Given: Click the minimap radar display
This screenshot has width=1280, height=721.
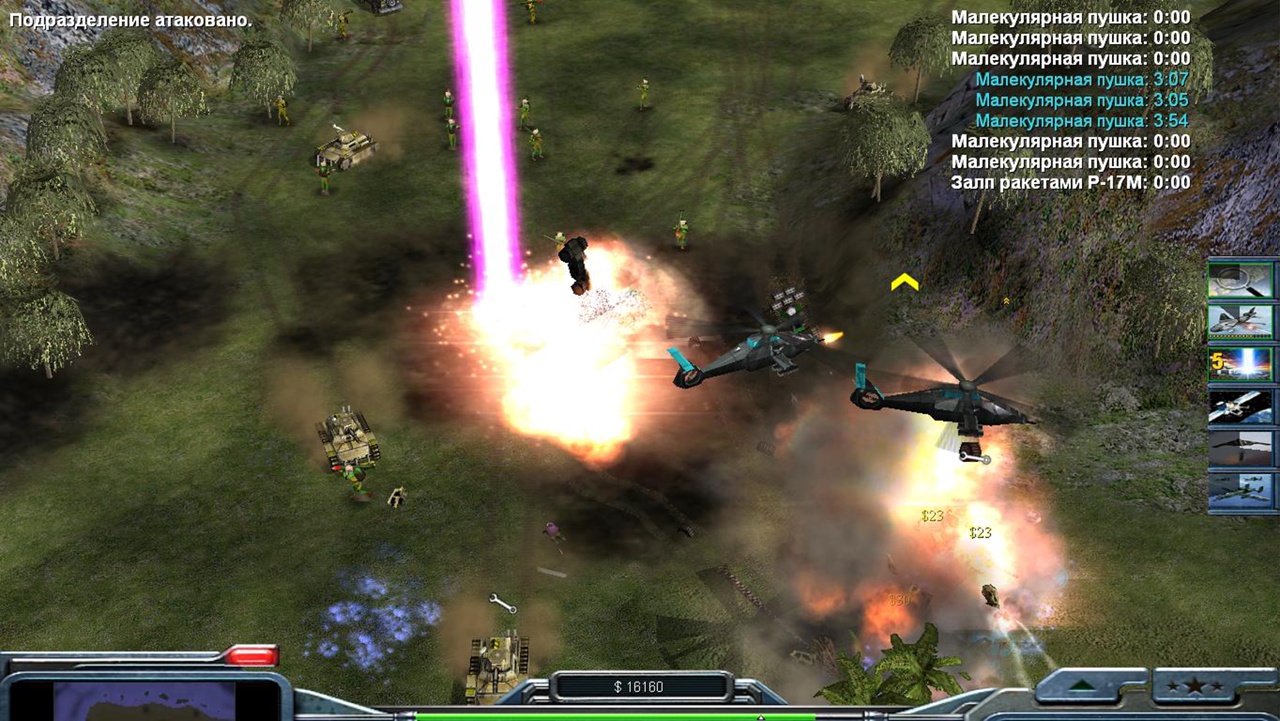Looking at the screenshot, I should [x=146, y=701].
